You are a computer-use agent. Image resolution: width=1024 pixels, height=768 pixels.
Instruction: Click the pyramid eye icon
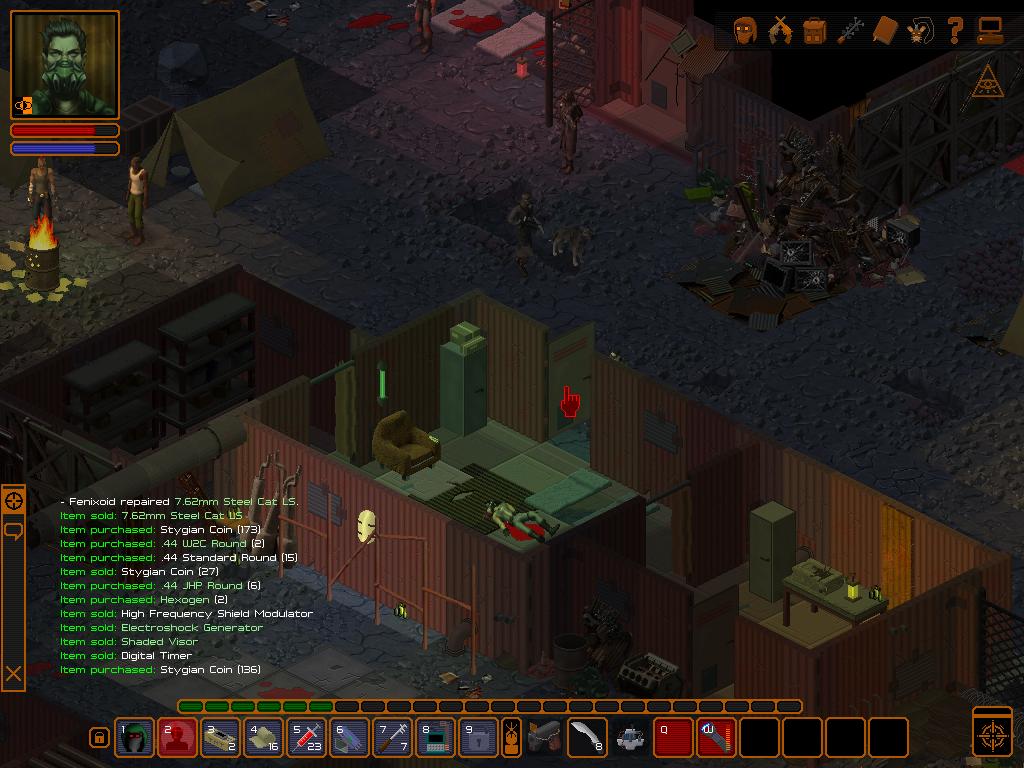[987, 82]
